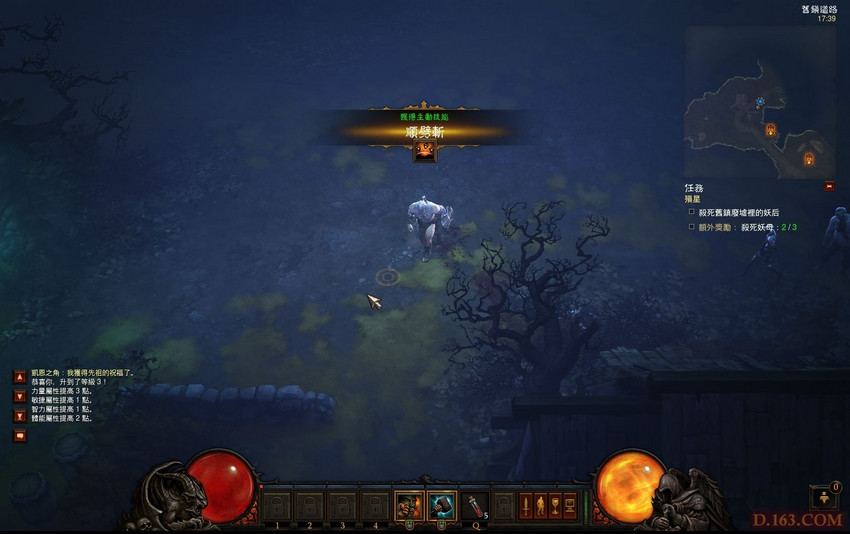
Task: Open the achievements goblet button
Action: point(555,506)
